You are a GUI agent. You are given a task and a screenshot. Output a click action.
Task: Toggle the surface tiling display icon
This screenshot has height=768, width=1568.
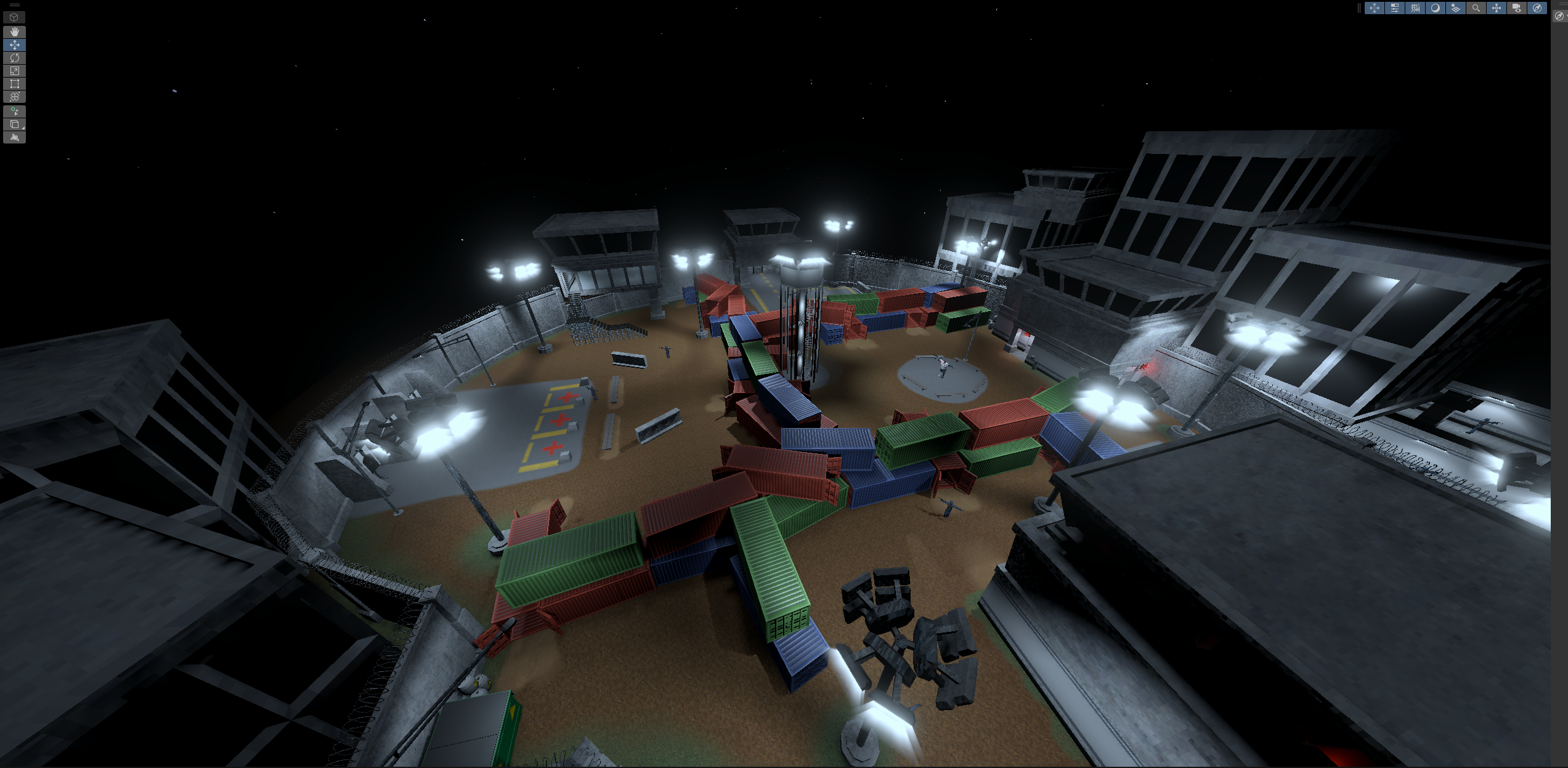pos(1456,8)
